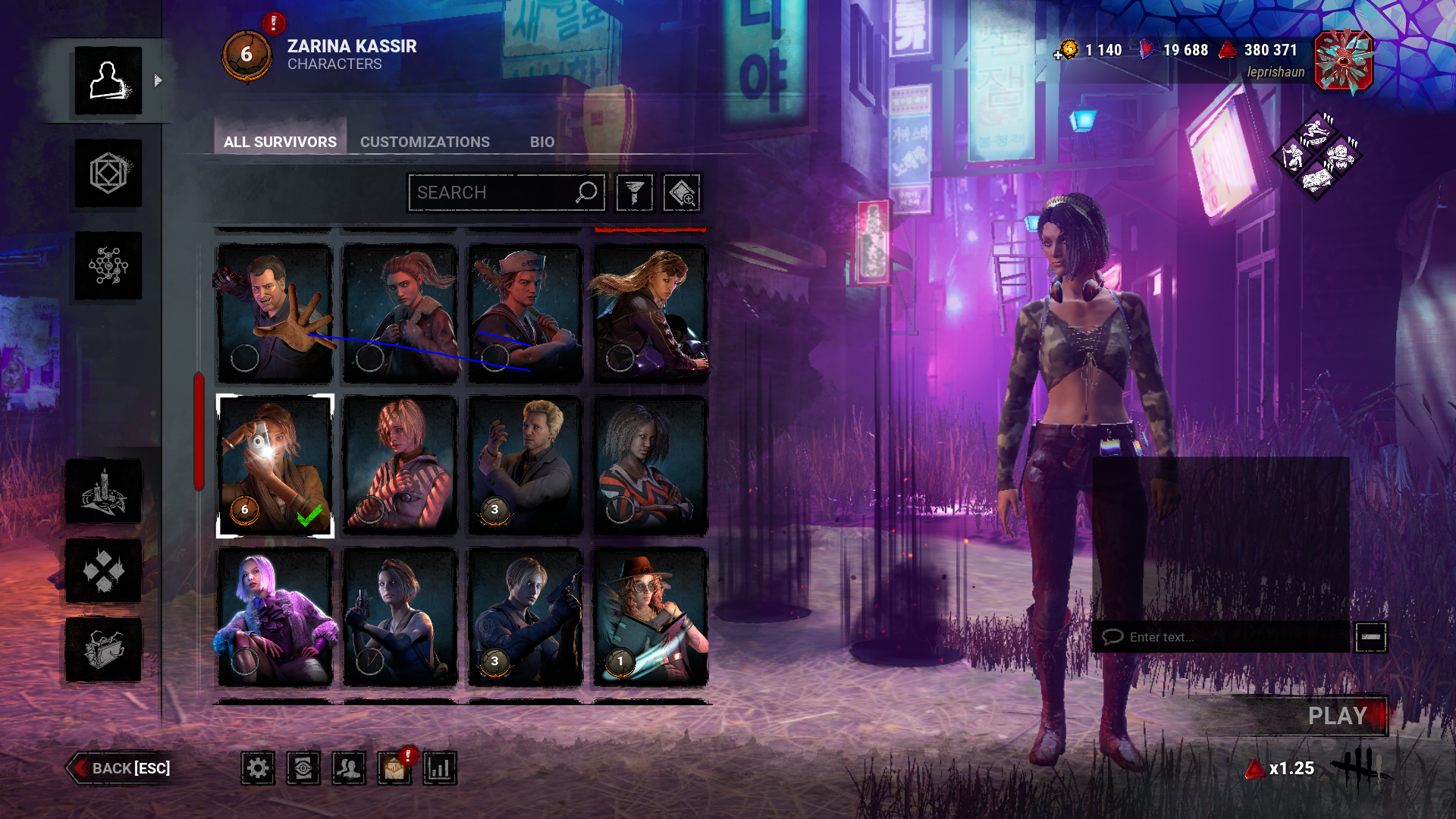Open the news inbox icon with alert

[394, 768]
